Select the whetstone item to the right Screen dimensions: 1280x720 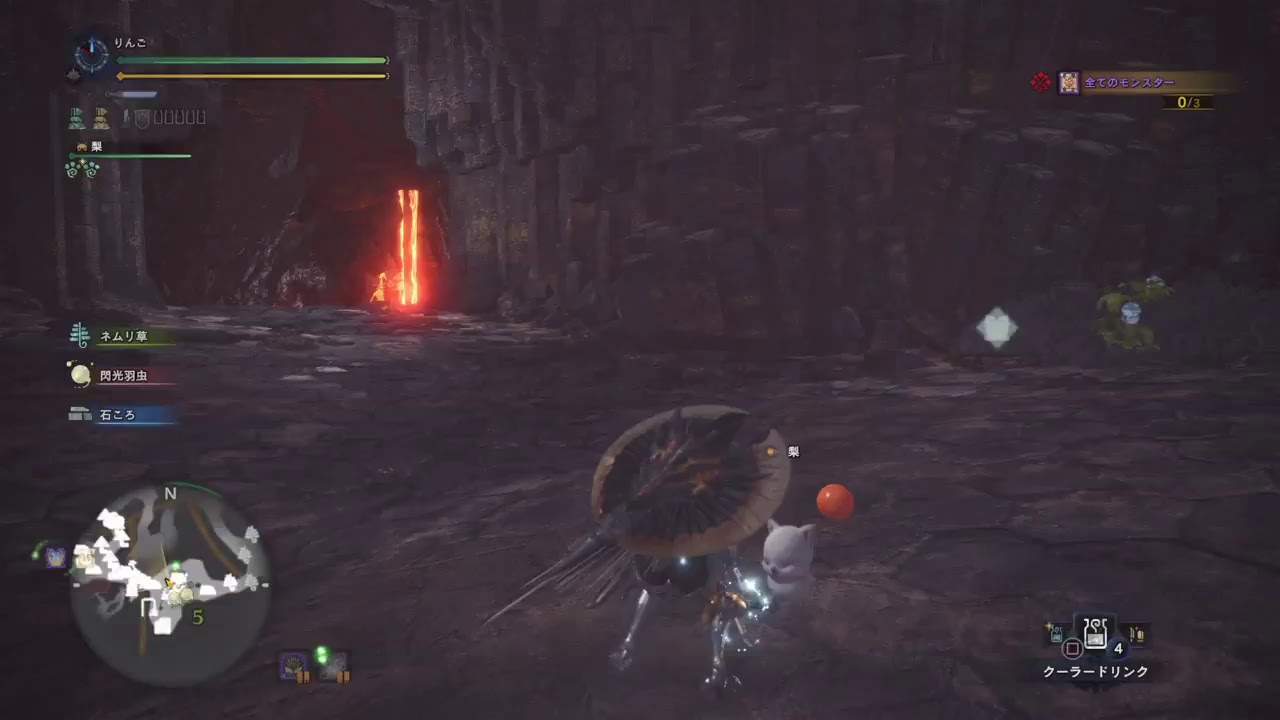pyautogui.click(x=1138, y=635)
